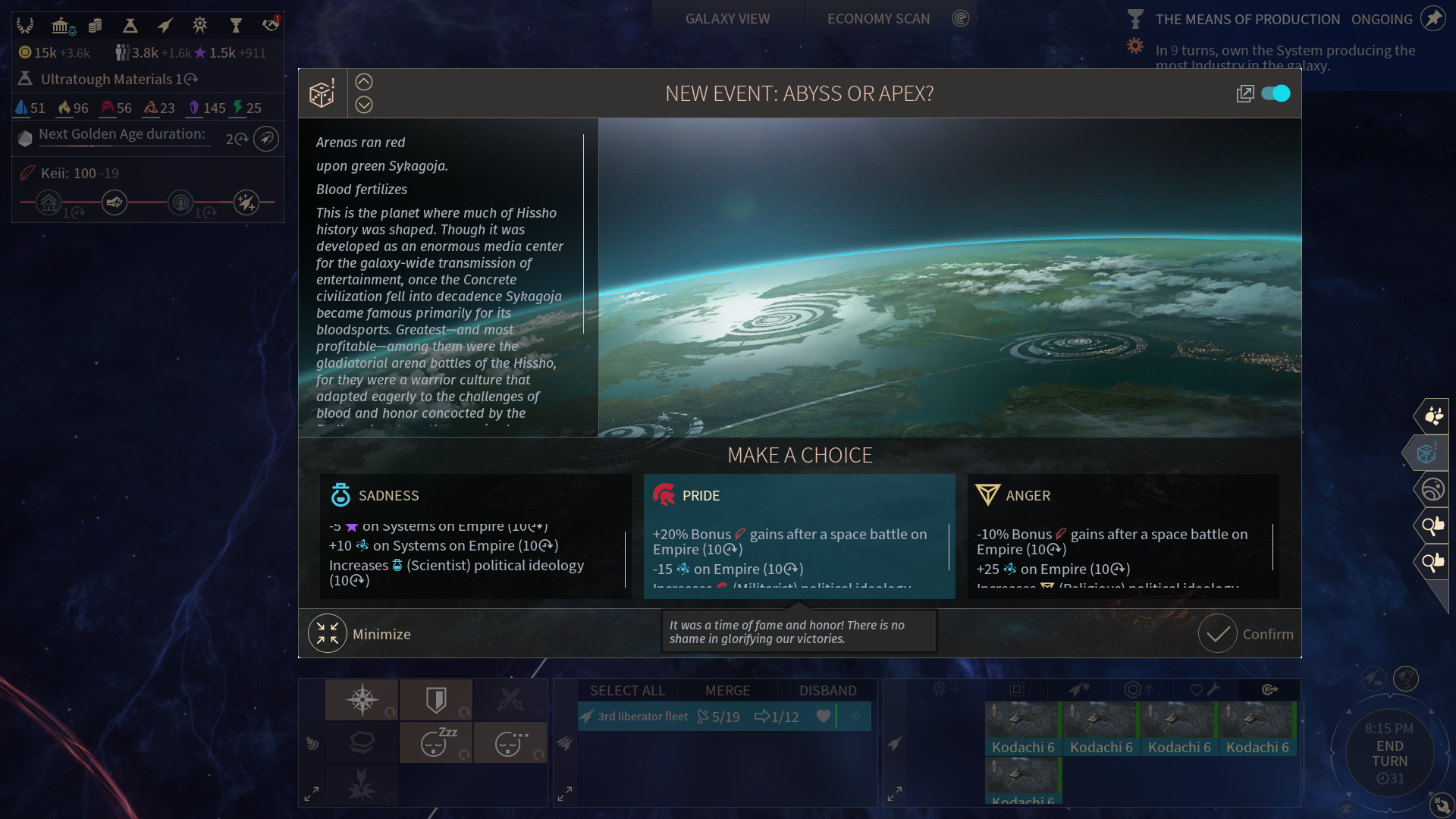The image size is (1456, 819).
Task: Switch to Galaxy View
Action: (x=727, y=19)
